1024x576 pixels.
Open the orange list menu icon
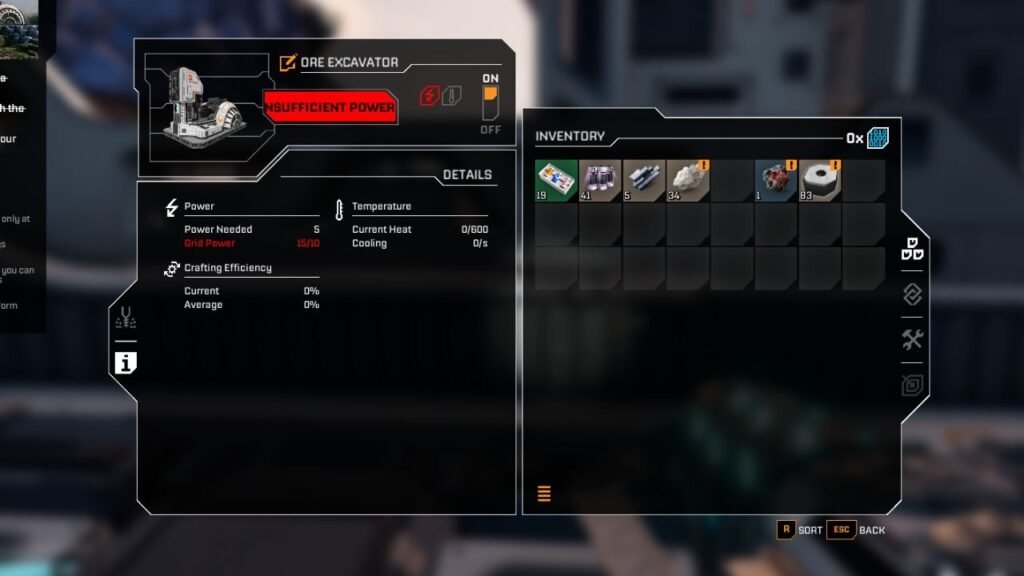point(545,493)
